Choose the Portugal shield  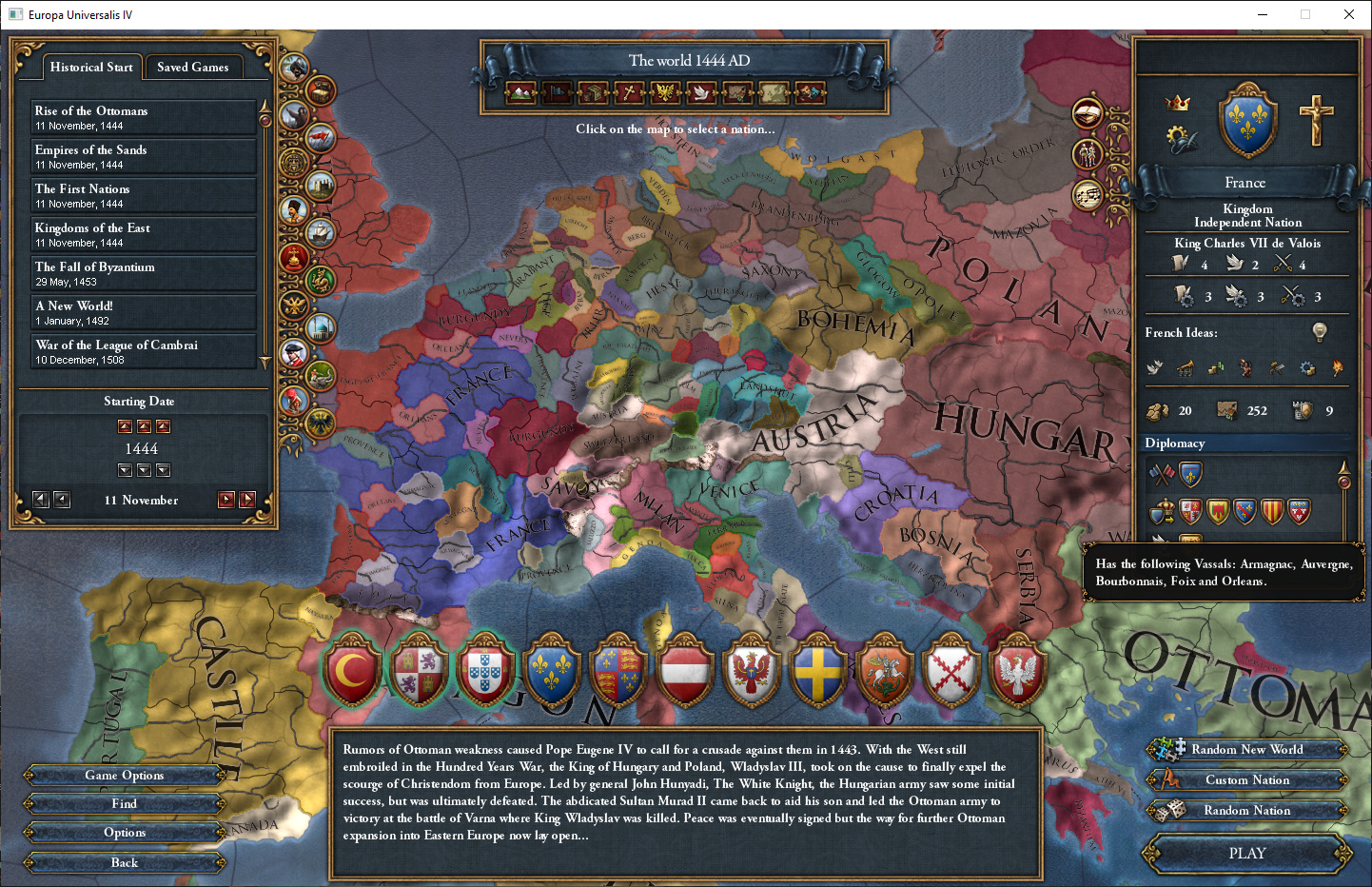point(485,673)
